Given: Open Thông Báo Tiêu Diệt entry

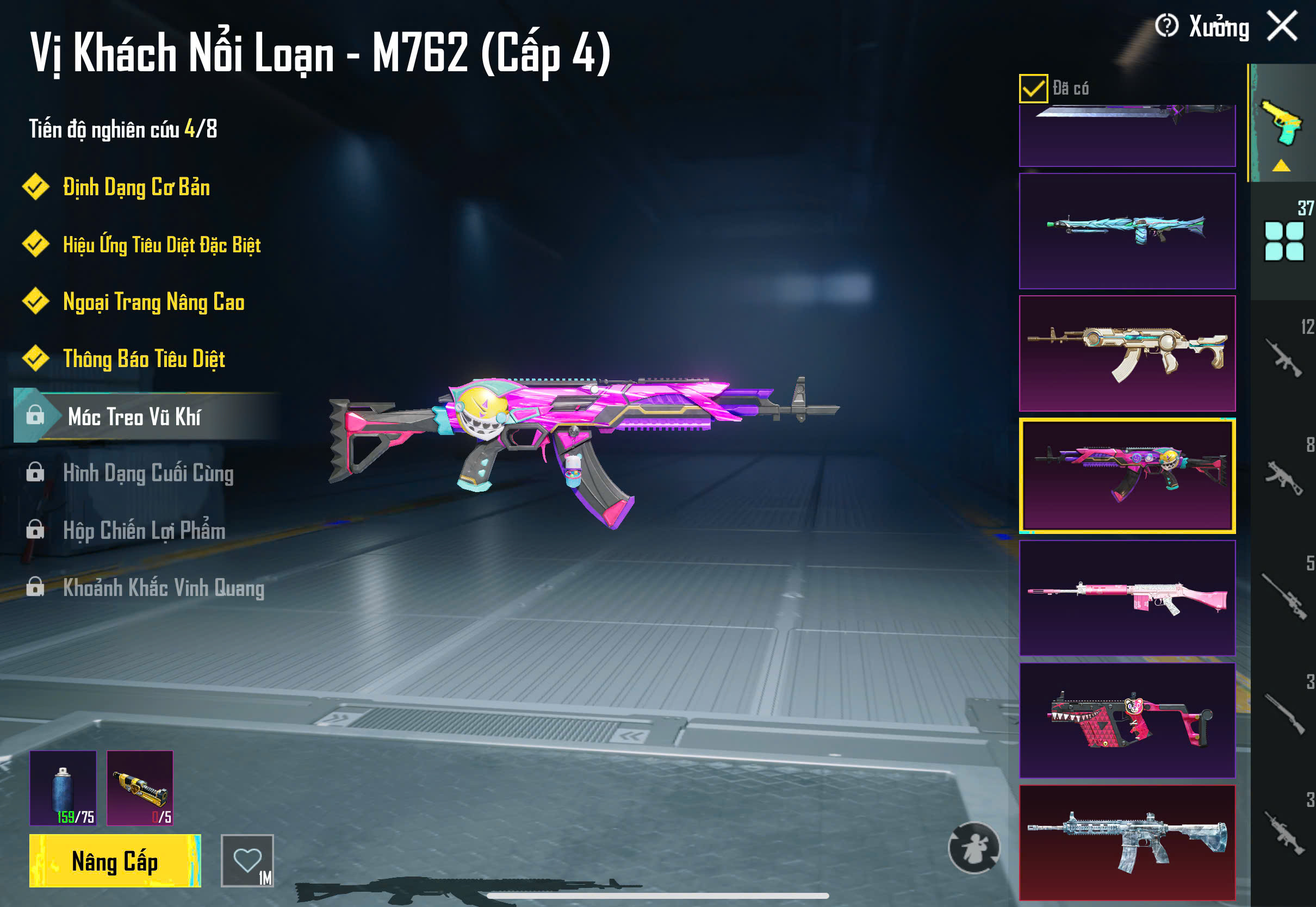Looking at the screenshot, I should pyautogui.click(x=144, y=359).
